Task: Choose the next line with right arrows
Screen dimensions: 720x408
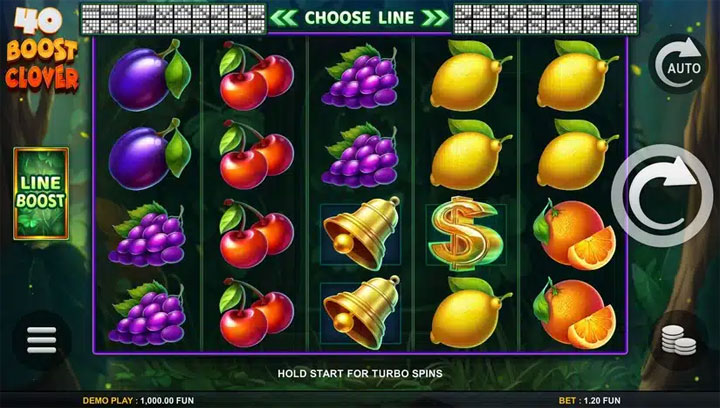Action: pos(434,17)
